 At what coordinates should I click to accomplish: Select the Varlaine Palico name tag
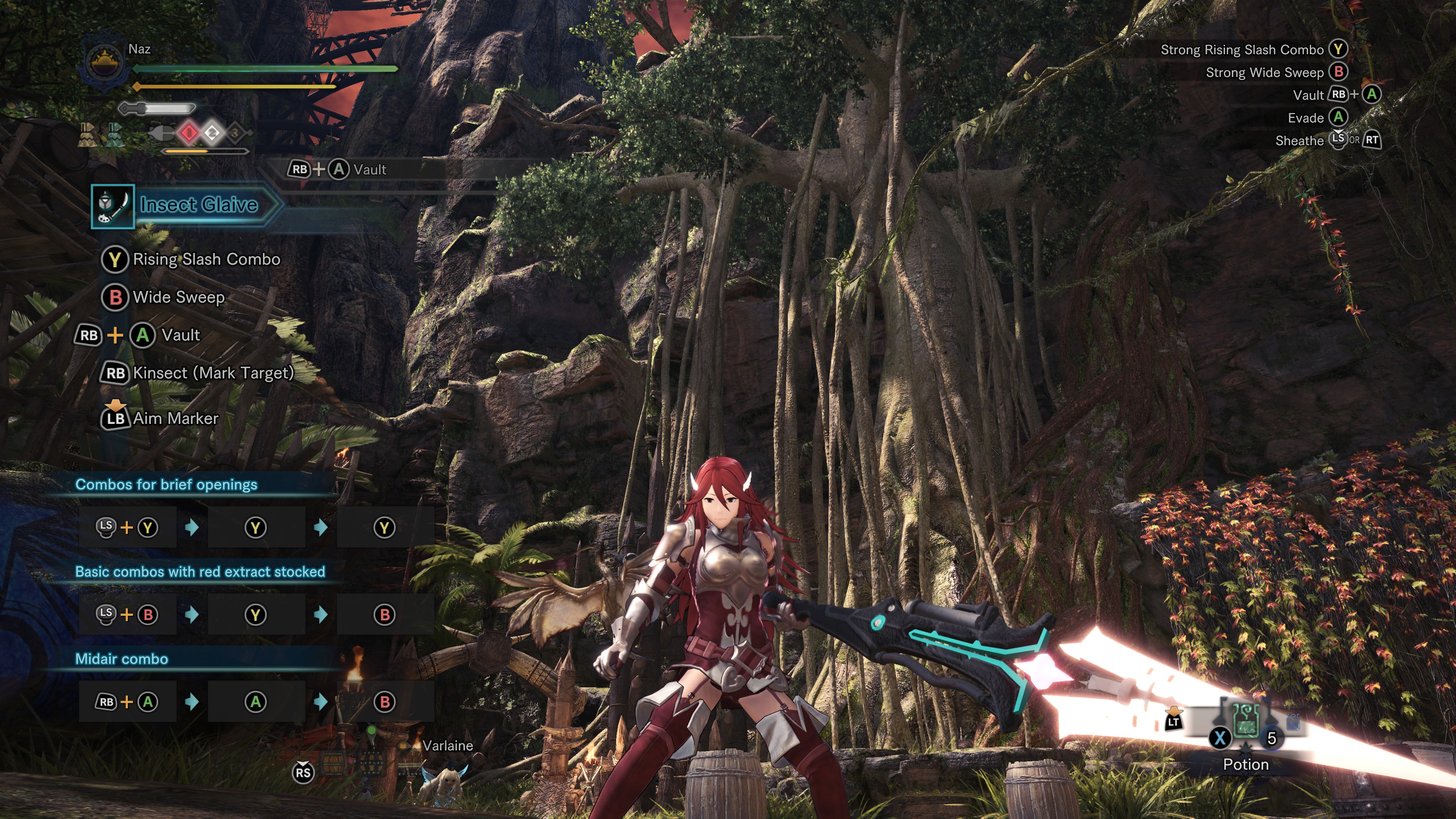click(x=448, y=745)
